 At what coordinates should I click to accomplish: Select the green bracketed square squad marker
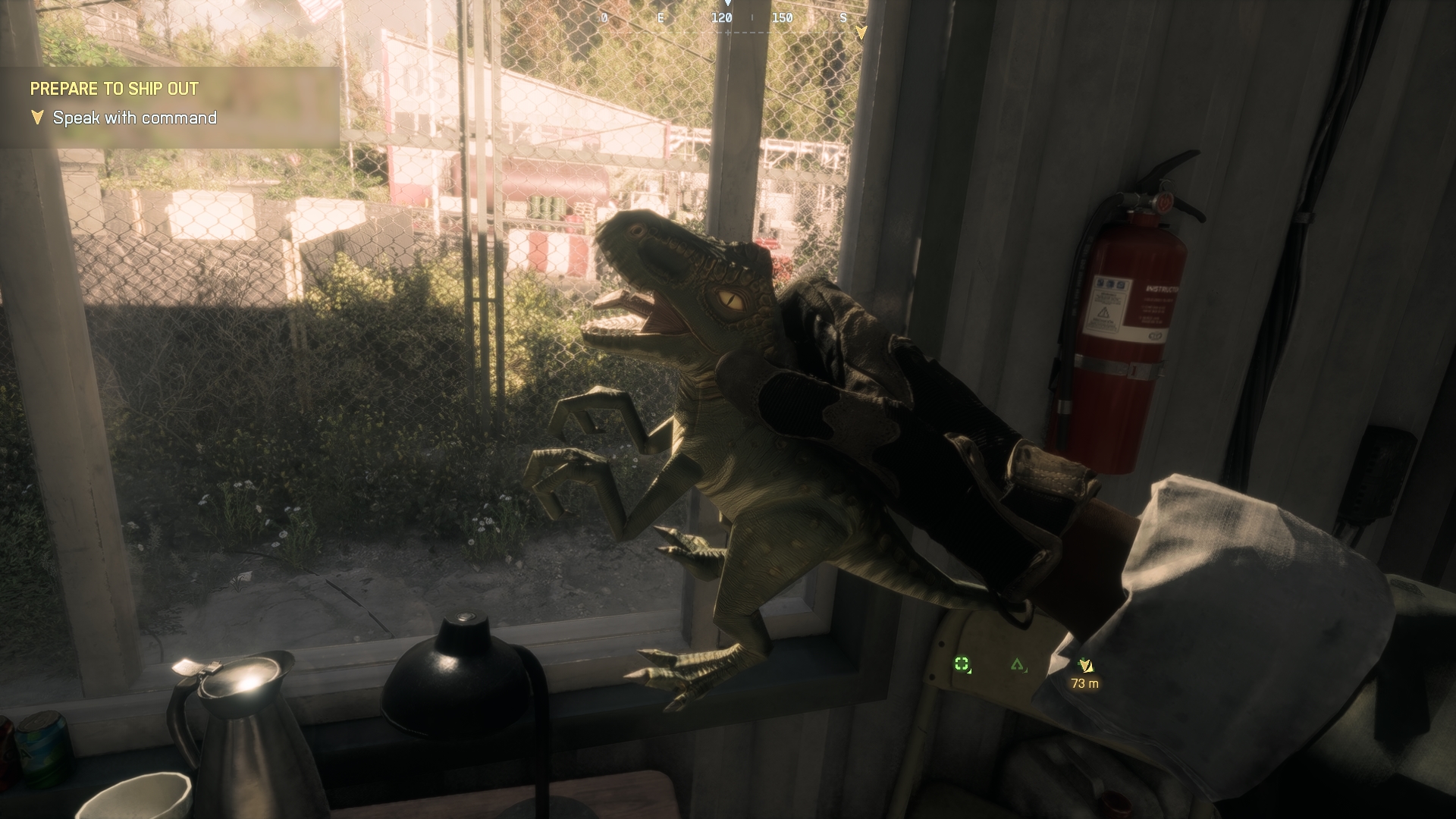[962, 665]
